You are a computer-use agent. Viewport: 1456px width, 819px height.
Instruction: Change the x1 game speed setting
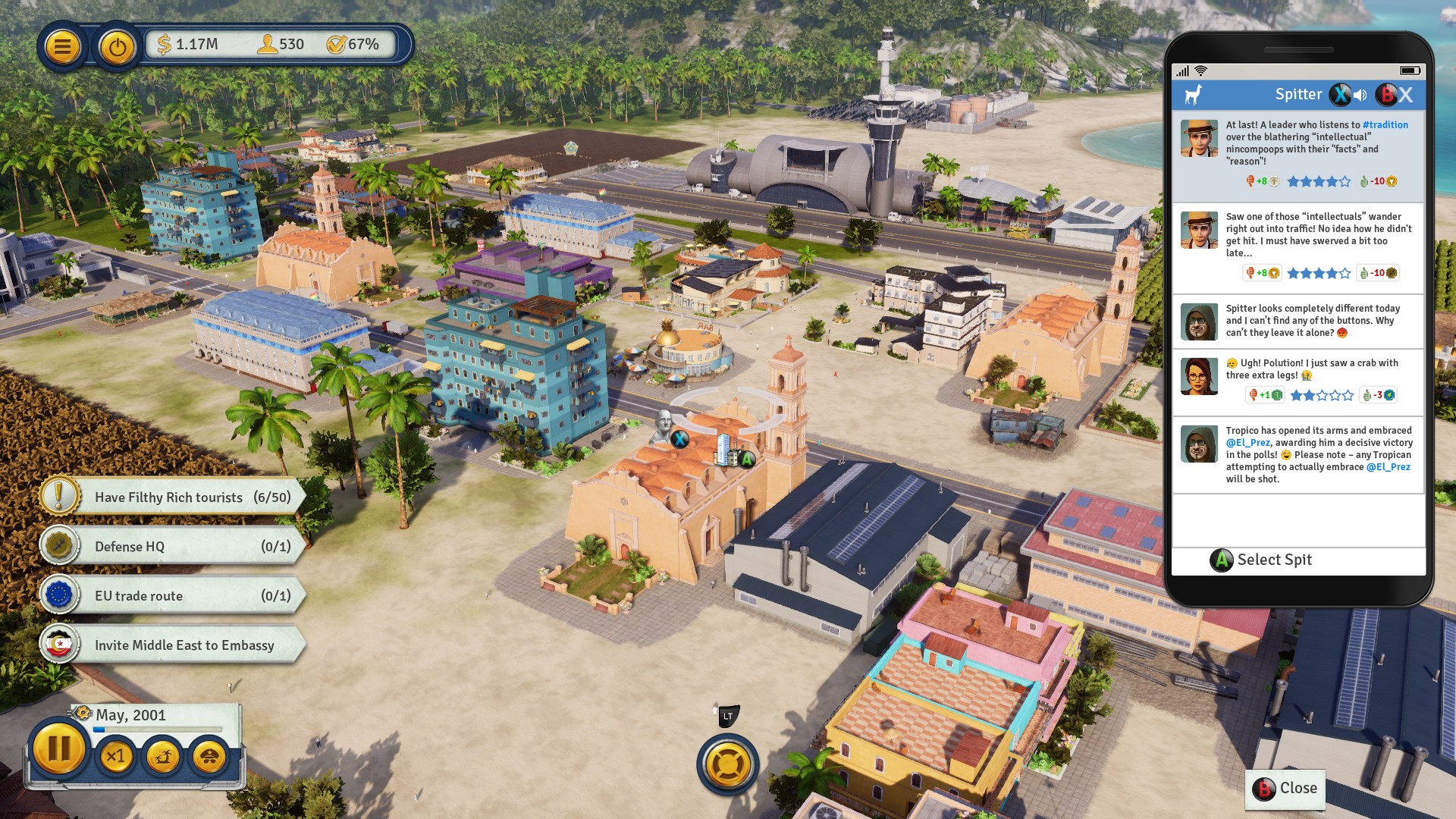116,756
